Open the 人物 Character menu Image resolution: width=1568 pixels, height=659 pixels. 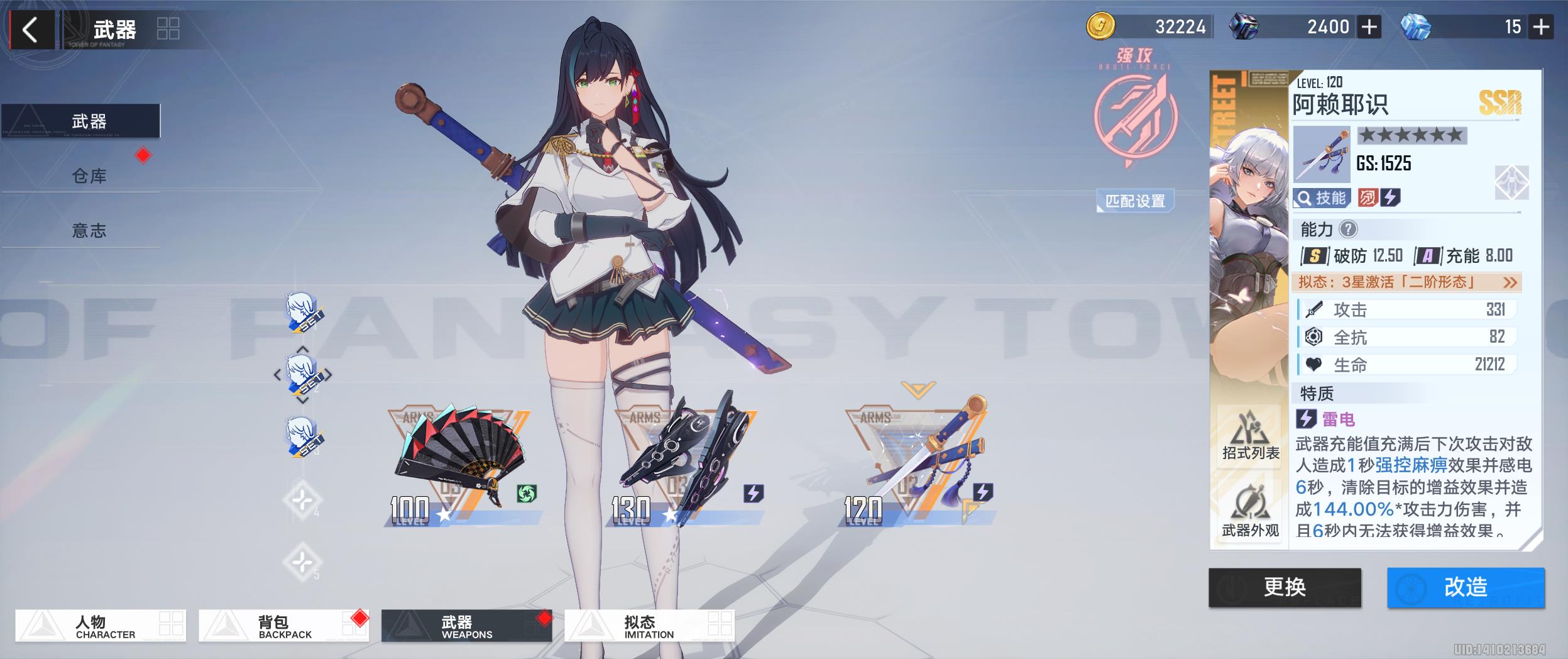(x=101, y=626)
